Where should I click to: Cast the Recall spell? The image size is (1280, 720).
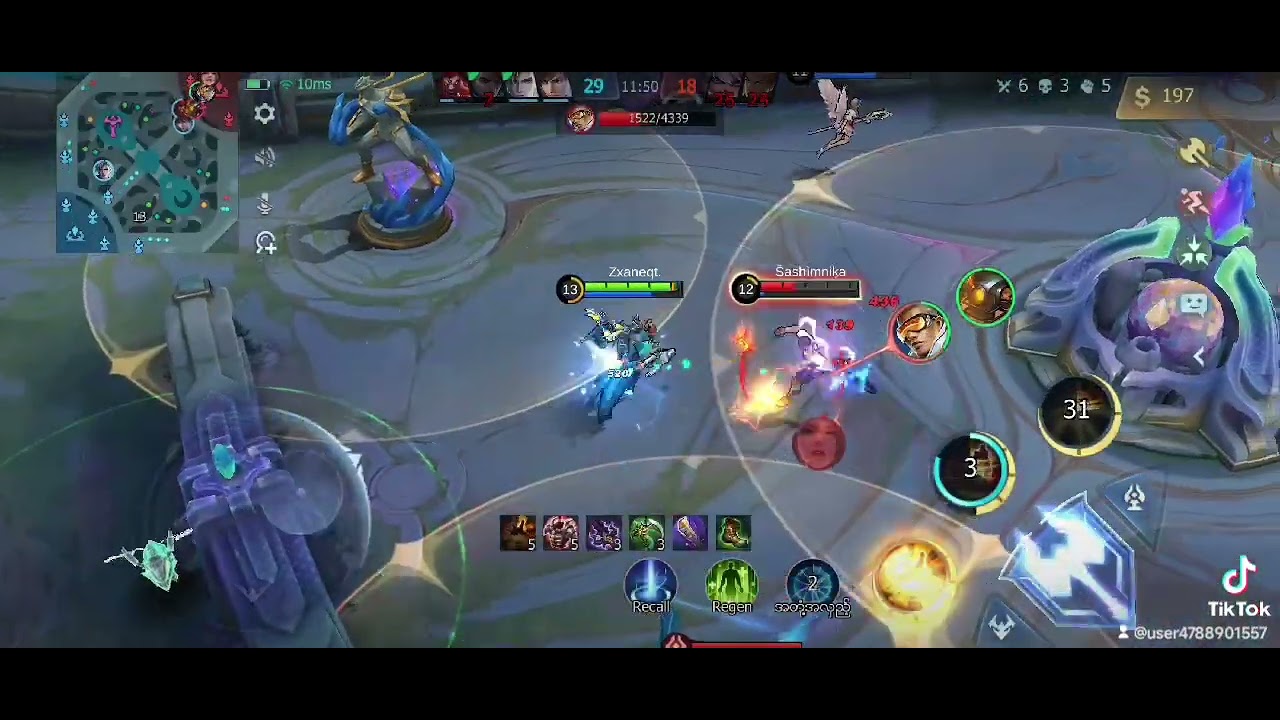[651, 584]
